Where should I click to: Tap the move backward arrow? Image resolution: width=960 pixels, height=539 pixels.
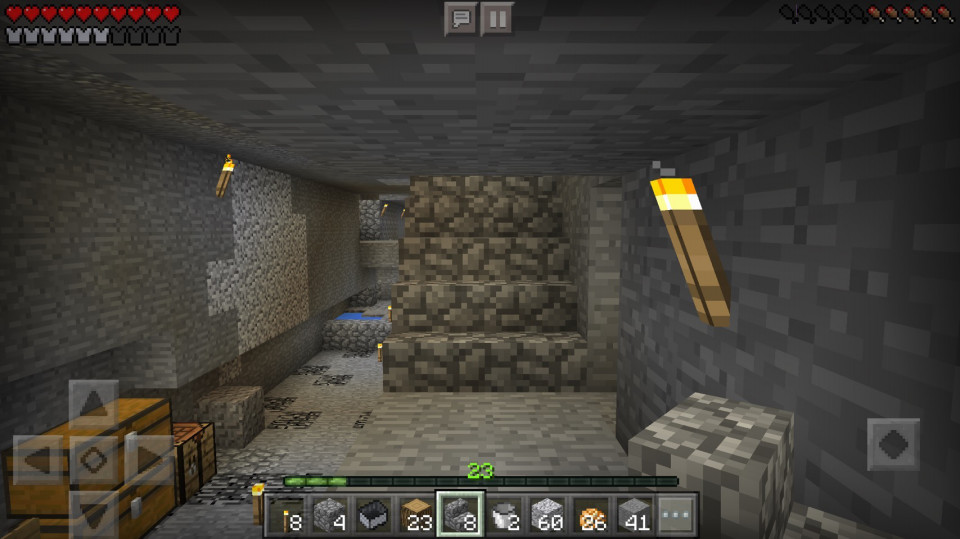[x=93, y=512]
